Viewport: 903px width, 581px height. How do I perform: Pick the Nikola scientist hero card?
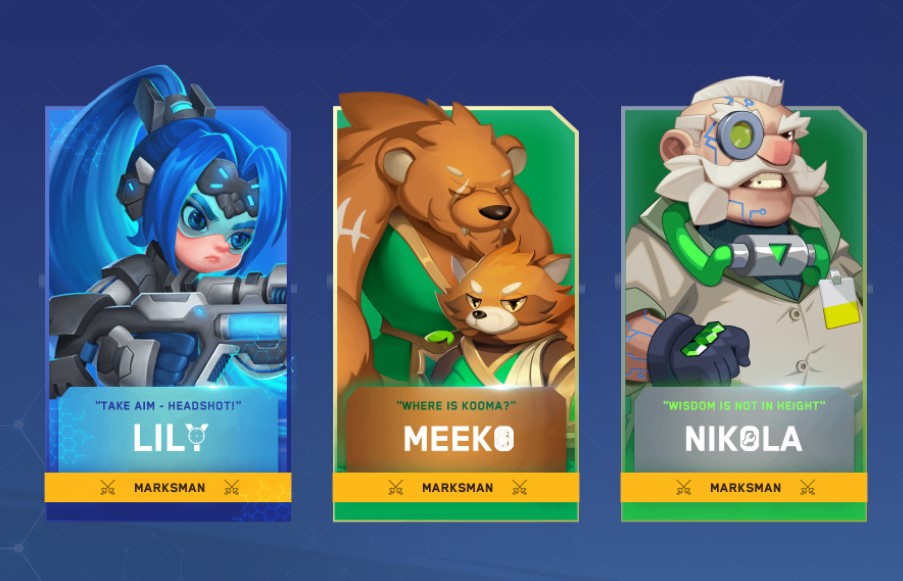pyautogui.click(x=743, y=310)
